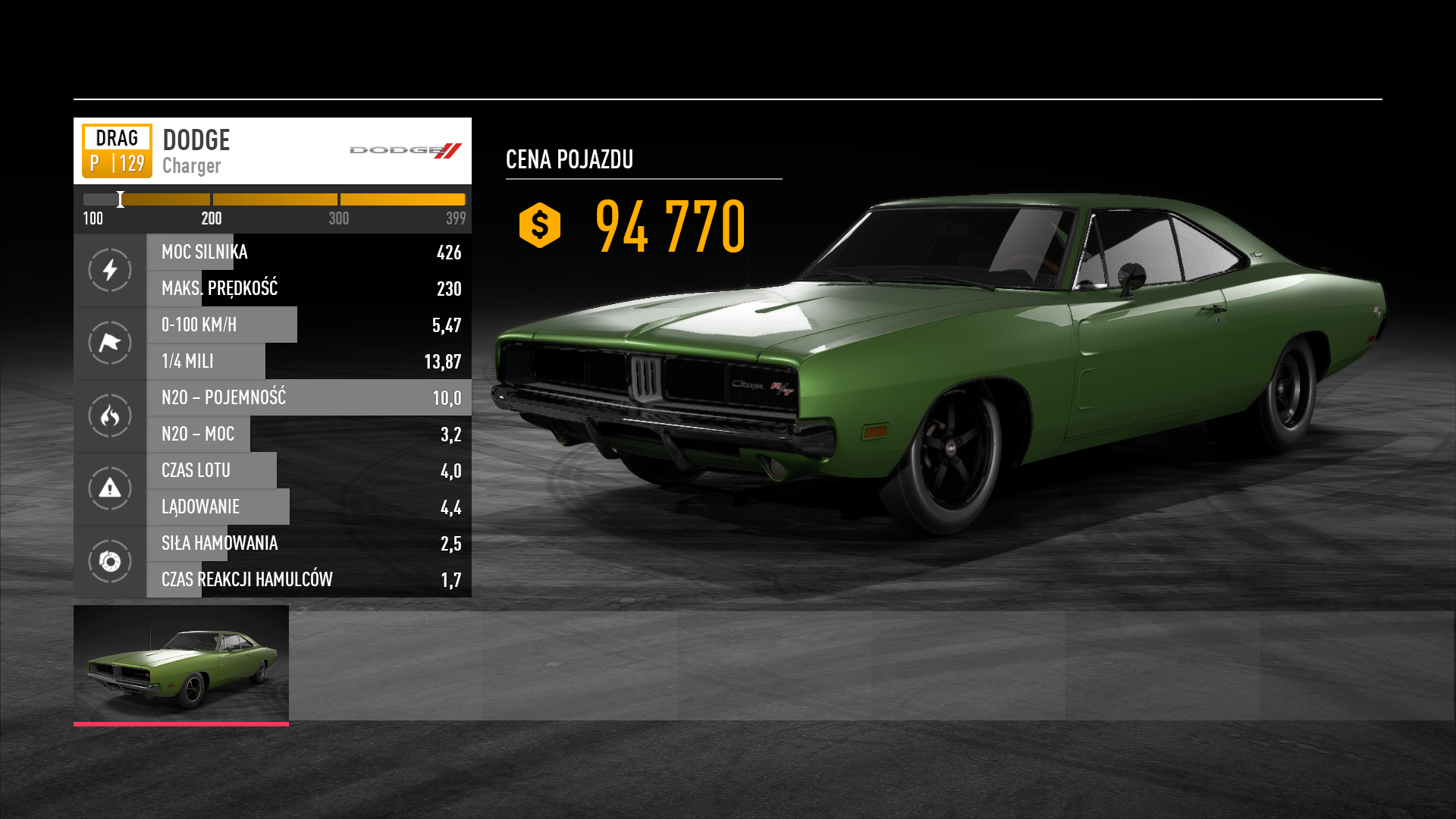Click the brake disc icon
Viewport: 1456px width, 819px height.
(110, 561)
